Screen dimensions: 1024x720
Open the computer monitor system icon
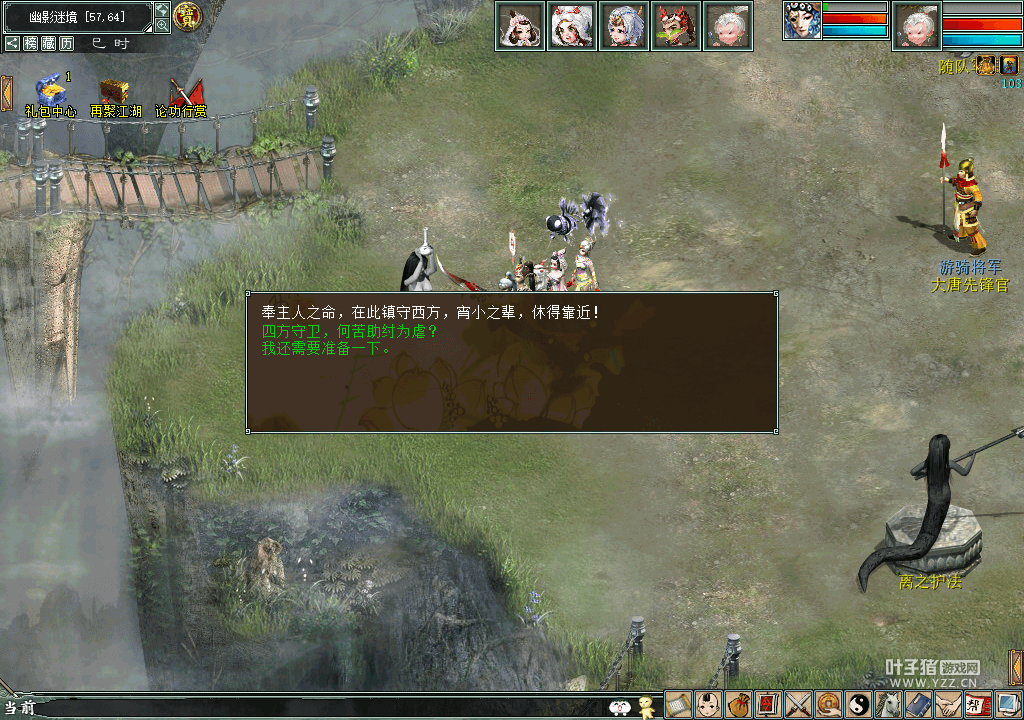coord(1008,705)
